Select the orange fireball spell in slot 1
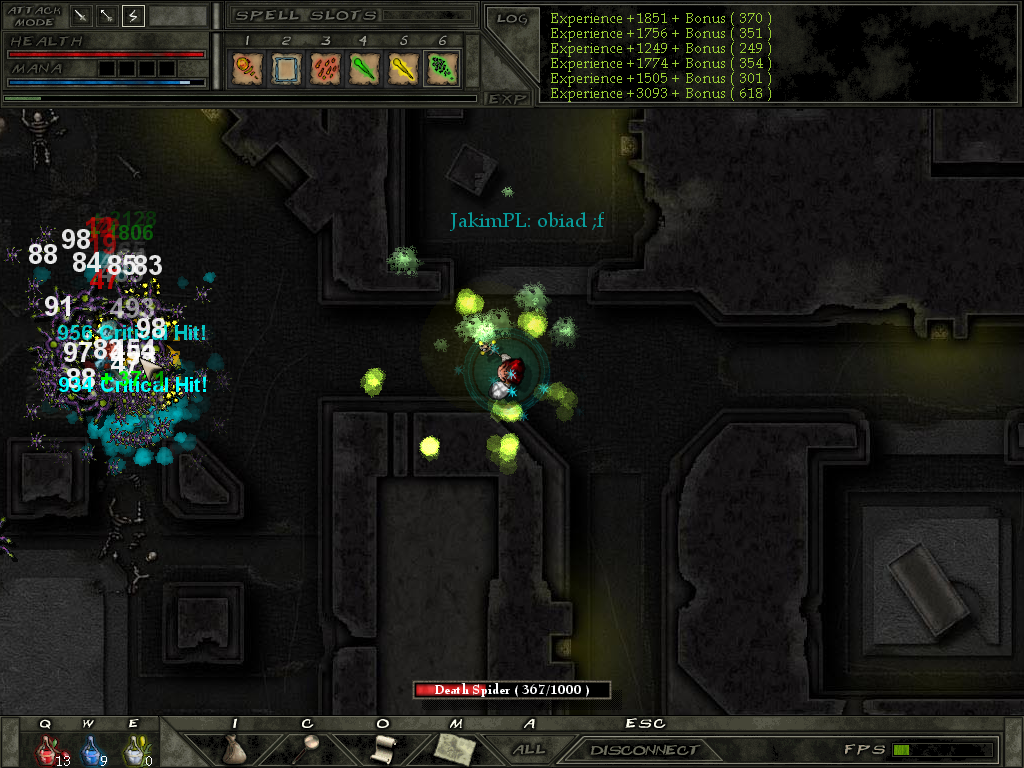 (246, 68)
